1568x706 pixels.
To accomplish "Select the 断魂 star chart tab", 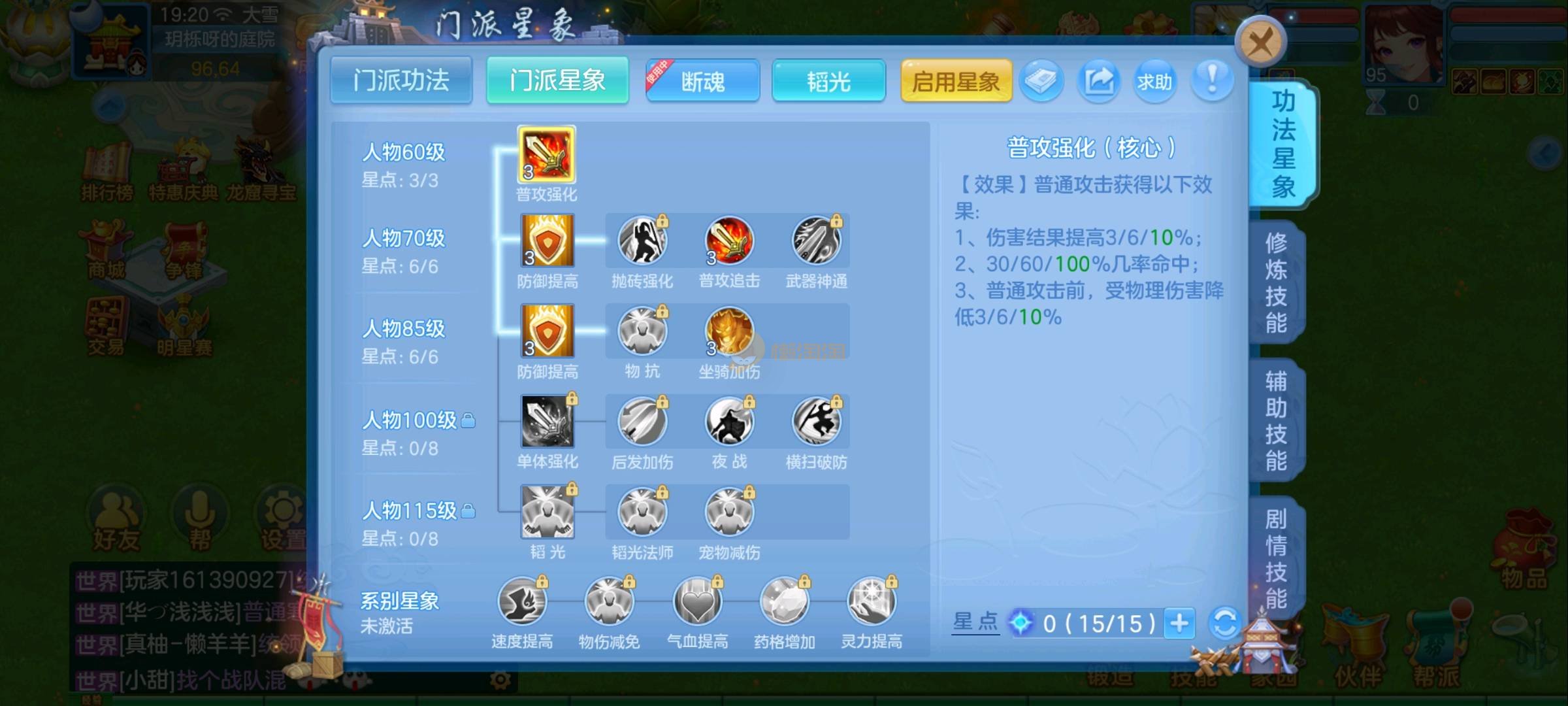I will pyautogui.click(x=703, y=81).
